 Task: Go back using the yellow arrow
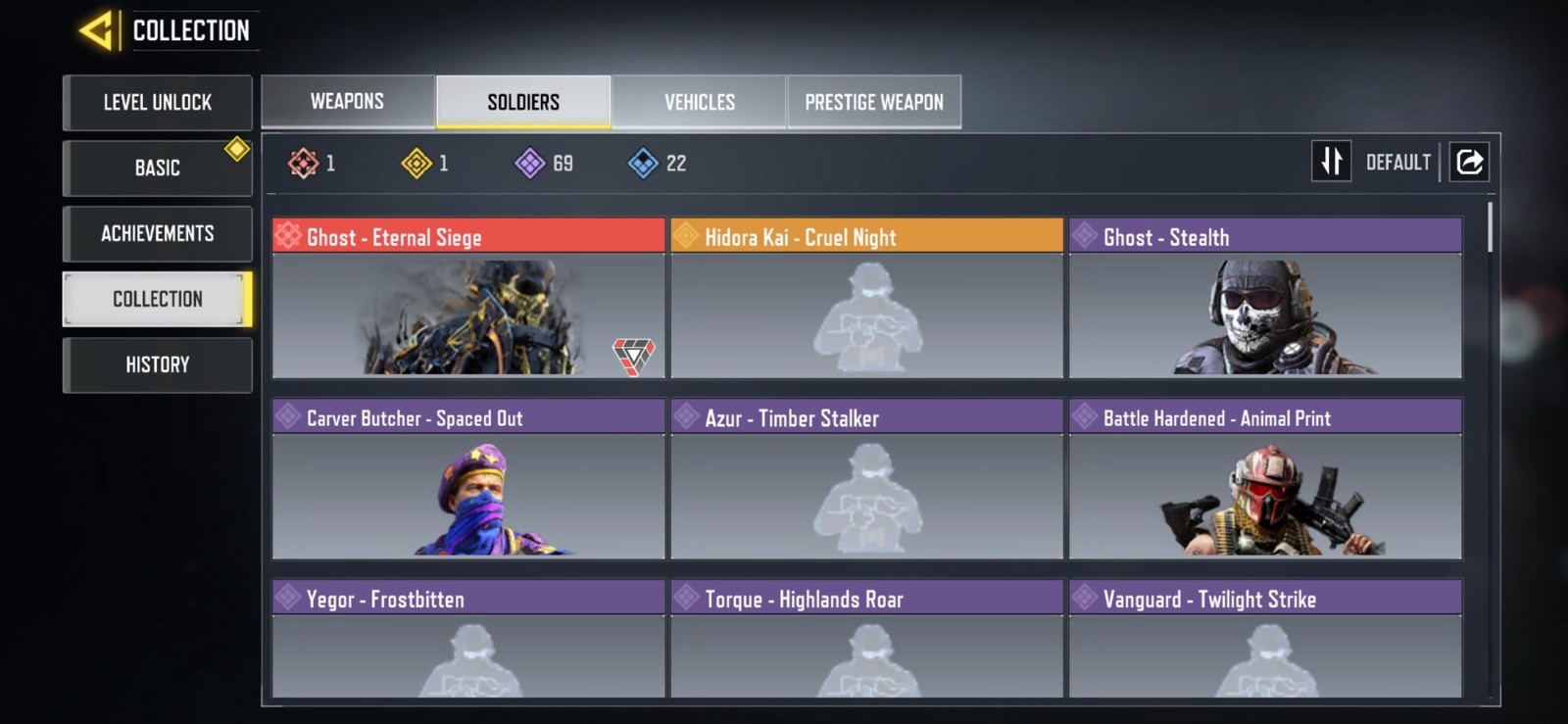(97, 31)
